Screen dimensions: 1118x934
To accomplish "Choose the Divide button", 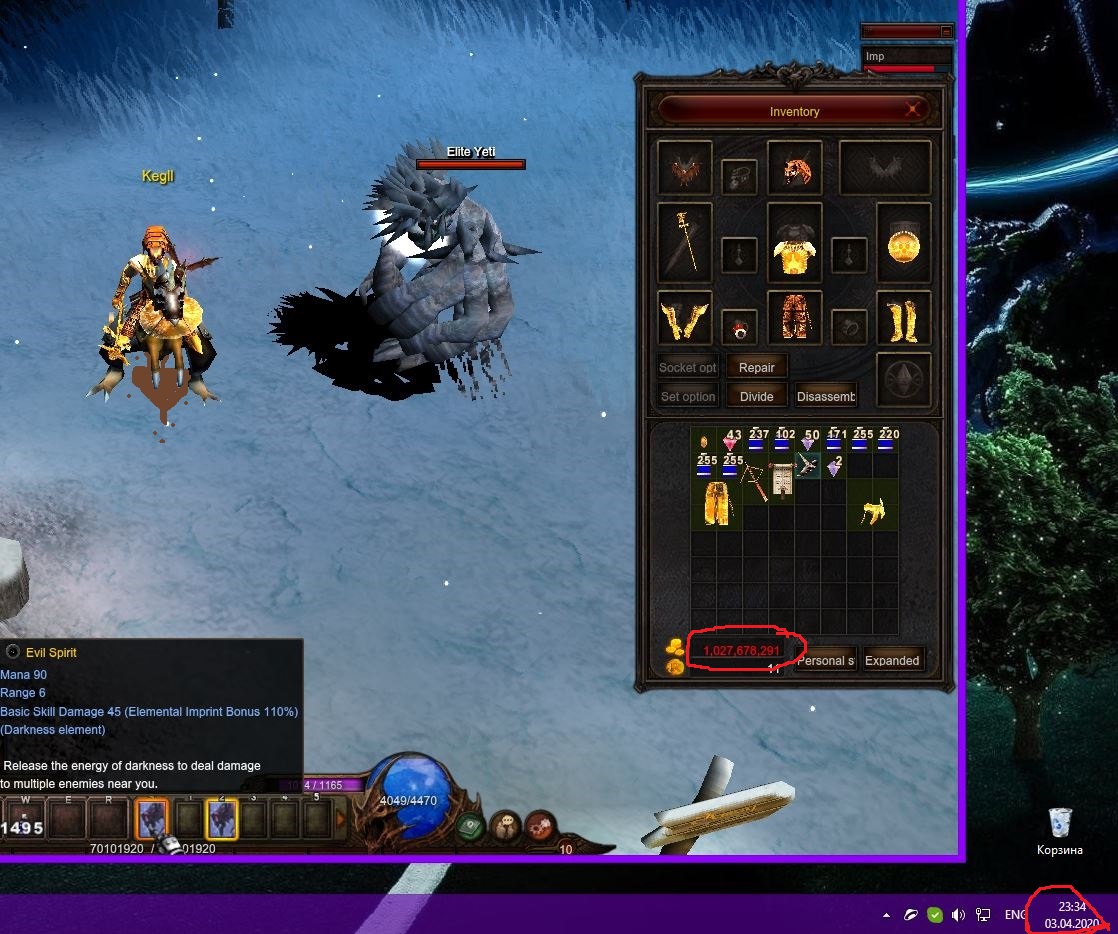I will 756,396.
